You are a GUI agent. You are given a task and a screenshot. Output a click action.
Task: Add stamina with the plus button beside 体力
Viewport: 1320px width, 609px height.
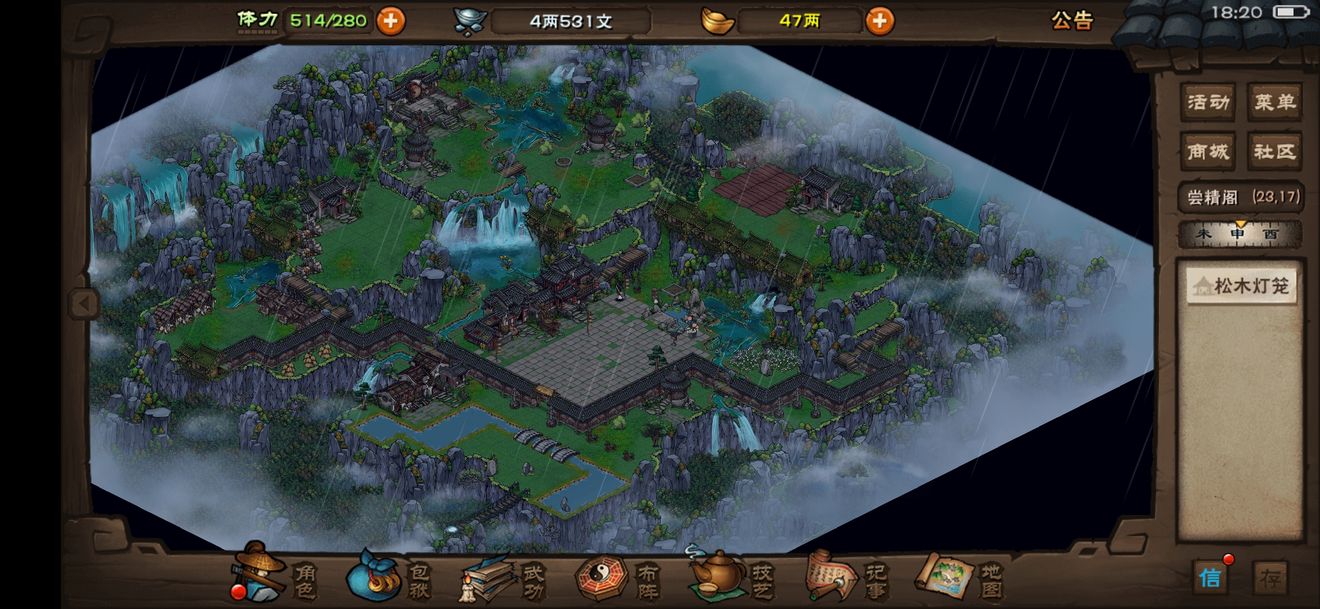click(x=390, y=20)
